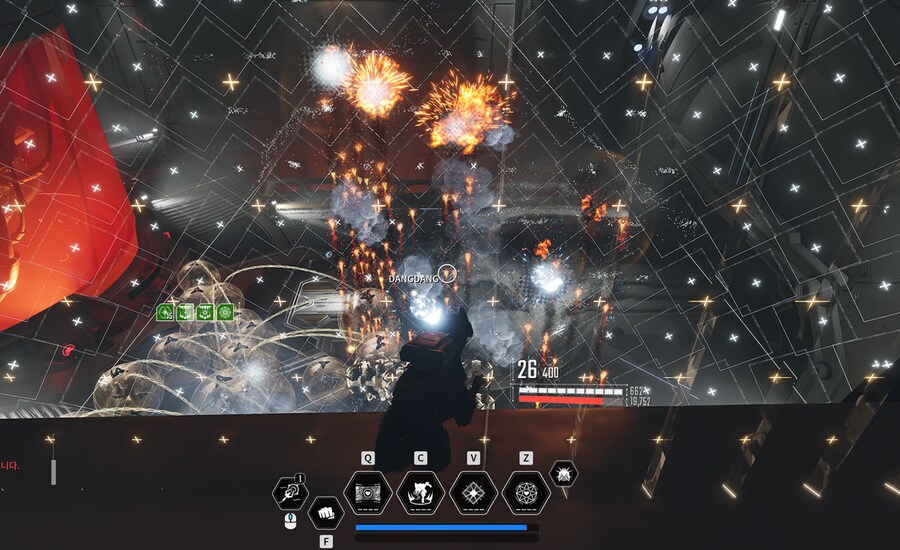
Task: Select the small passive burst skill hexagon
Action: (x=563, y=474)
